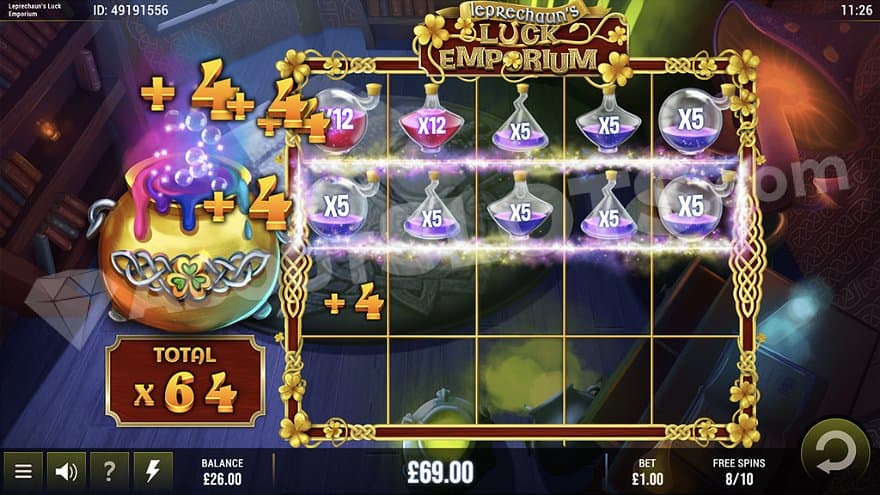Toggle the sound speaker button

66,471
